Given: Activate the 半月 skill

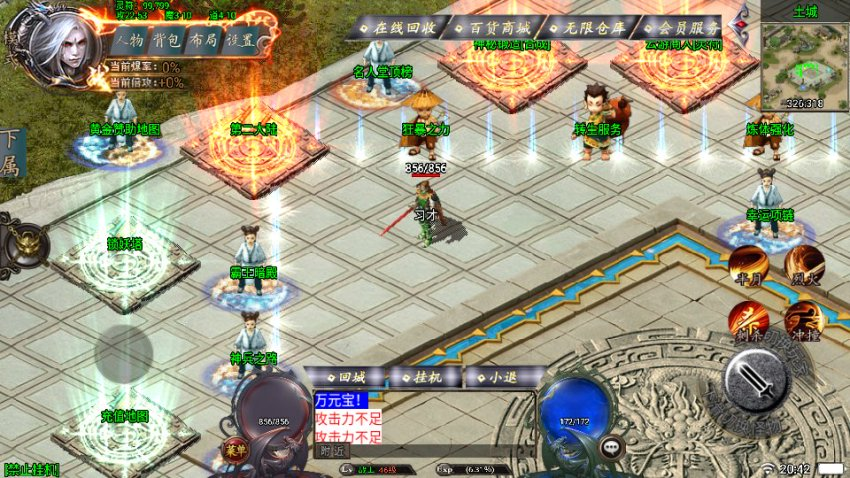Looking at the screenshot, I should [x=747, y=264].
